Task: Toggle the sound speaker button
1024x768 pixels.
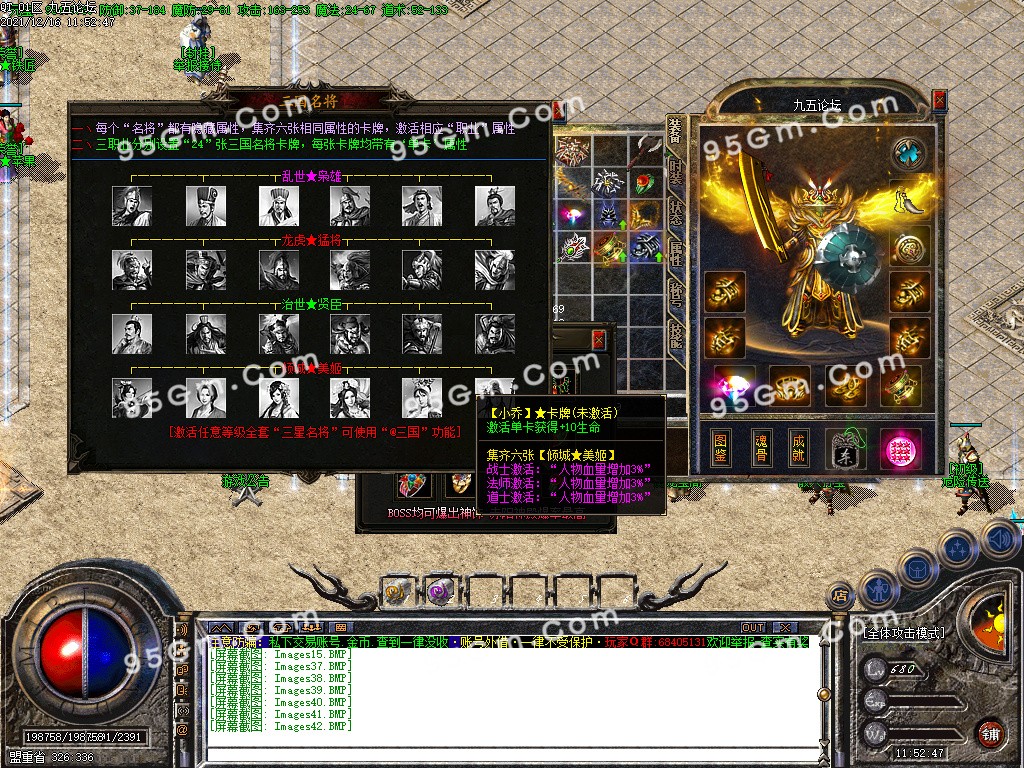Action: coord(1000,540)
